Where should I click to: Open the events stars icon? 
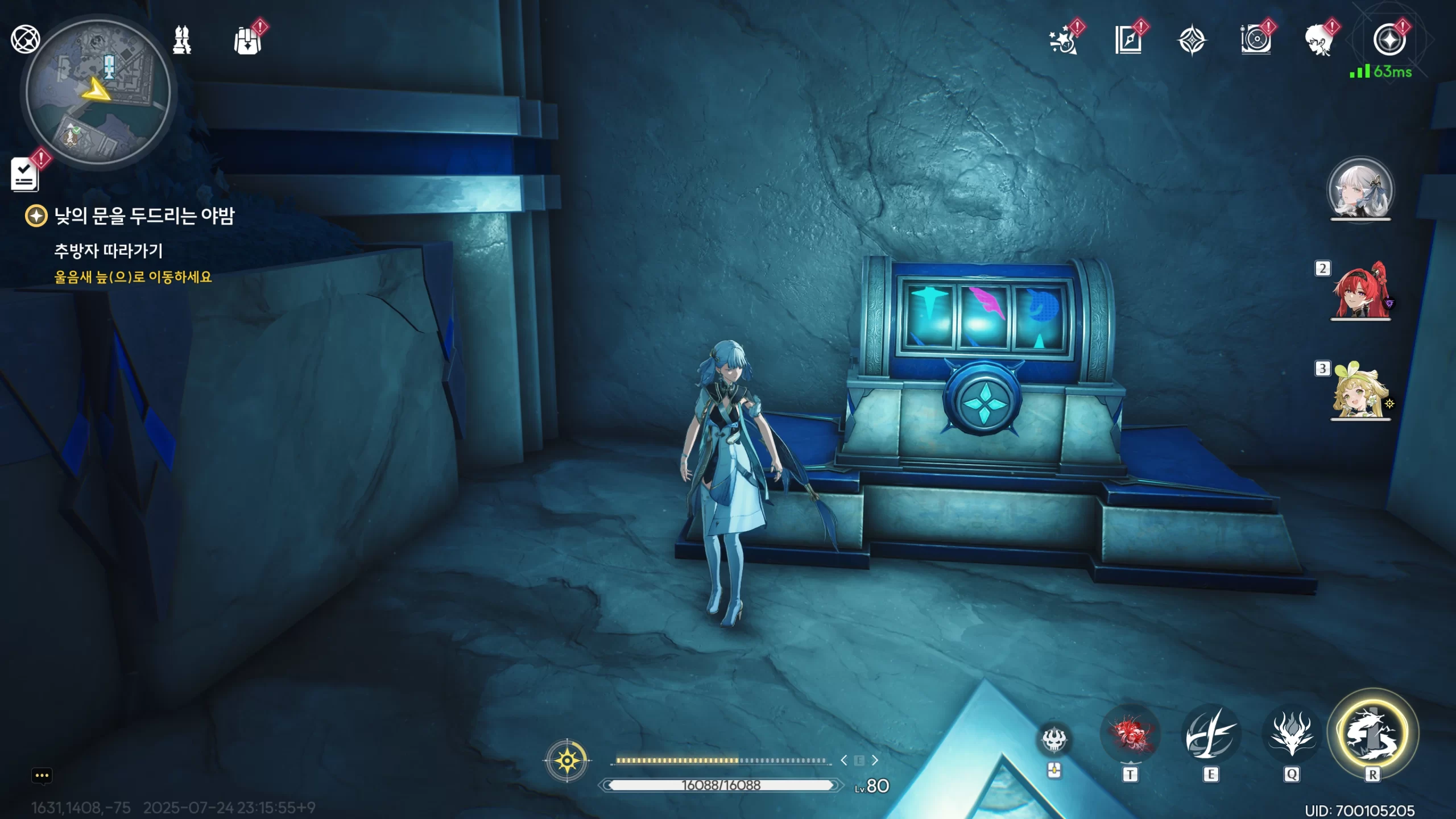(1063, 41)
